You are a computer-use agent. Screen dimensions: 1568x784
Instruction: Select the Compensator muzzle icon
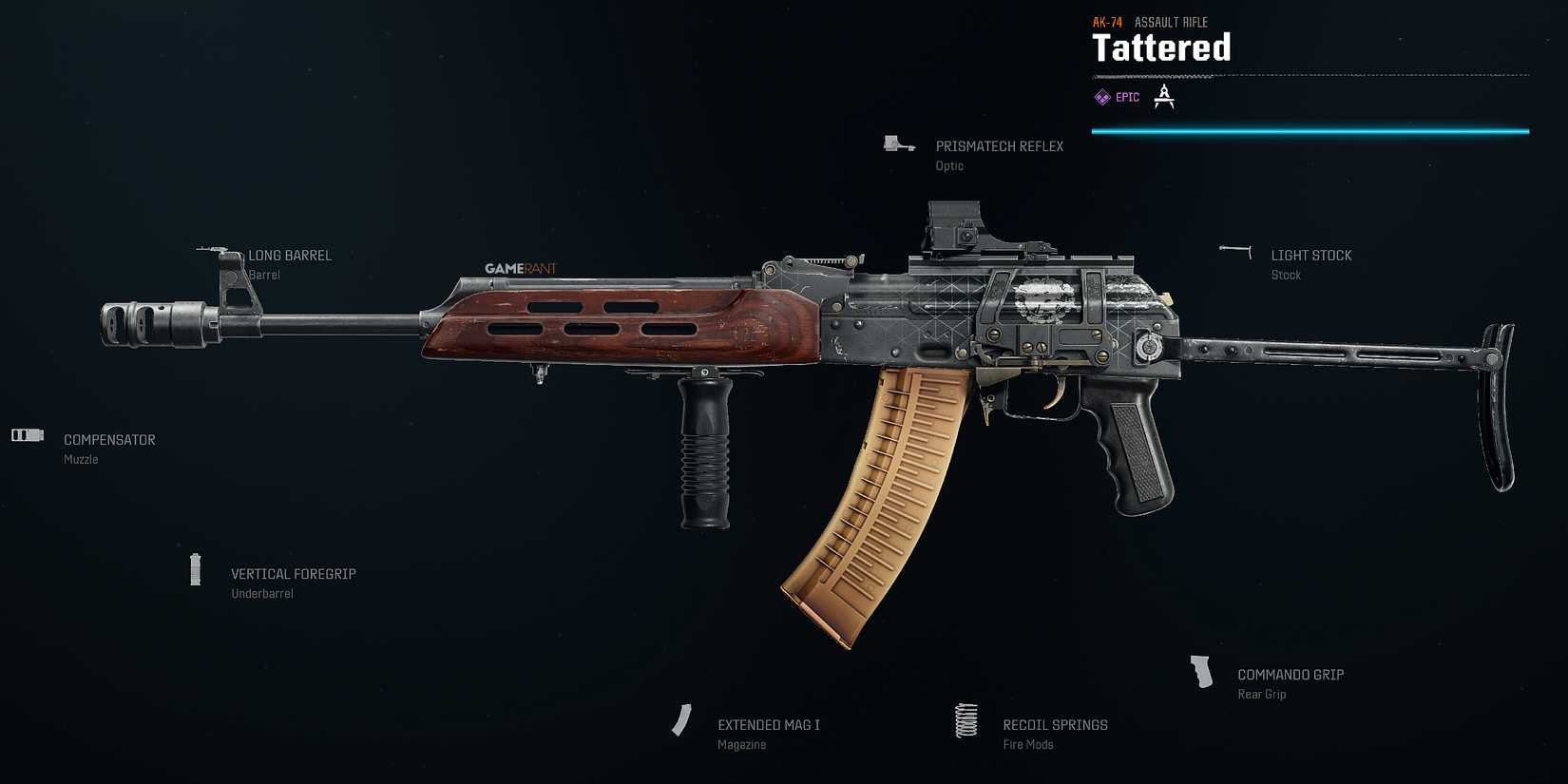[x=27, y=434]
